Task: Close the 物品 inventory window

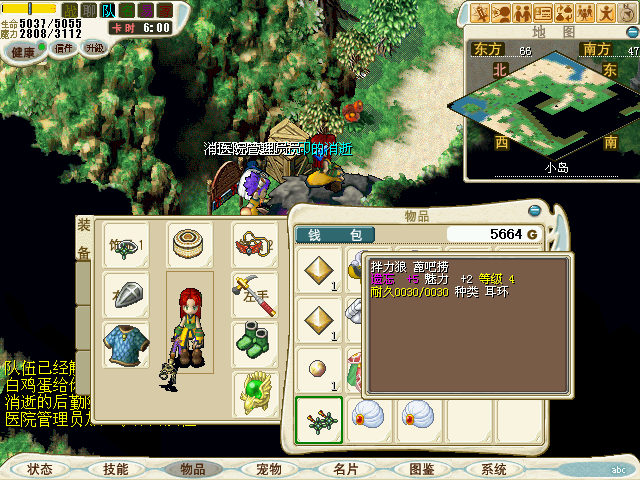Action: click(534, 211)
